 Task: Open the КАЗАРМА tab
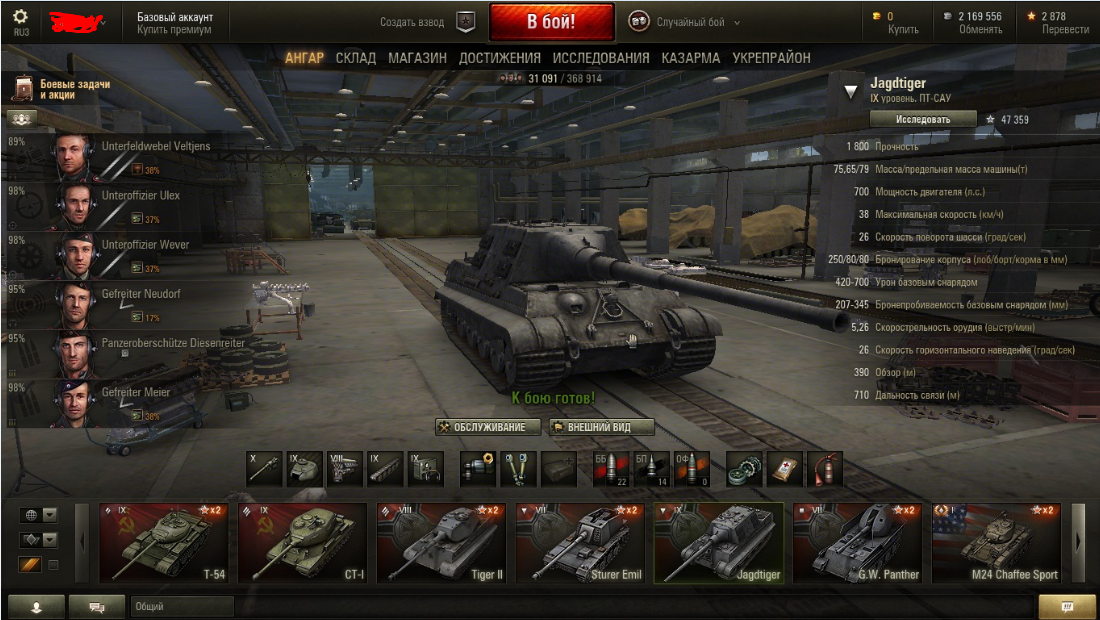[x=690, y=58]
